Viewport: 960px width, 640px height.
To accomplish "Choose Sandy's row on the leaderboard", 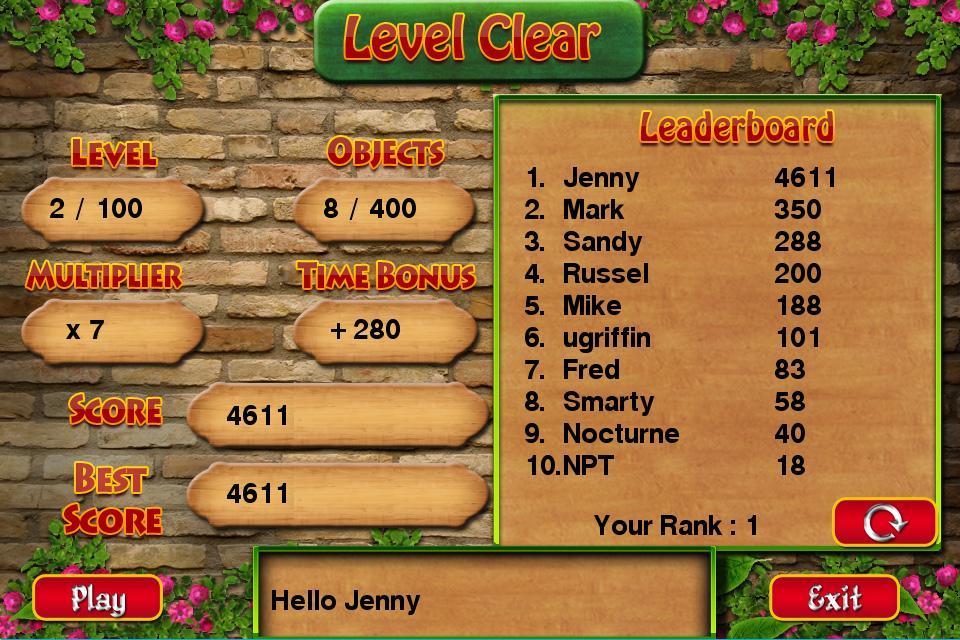I will pyautogui.click(x=680, y=242).
